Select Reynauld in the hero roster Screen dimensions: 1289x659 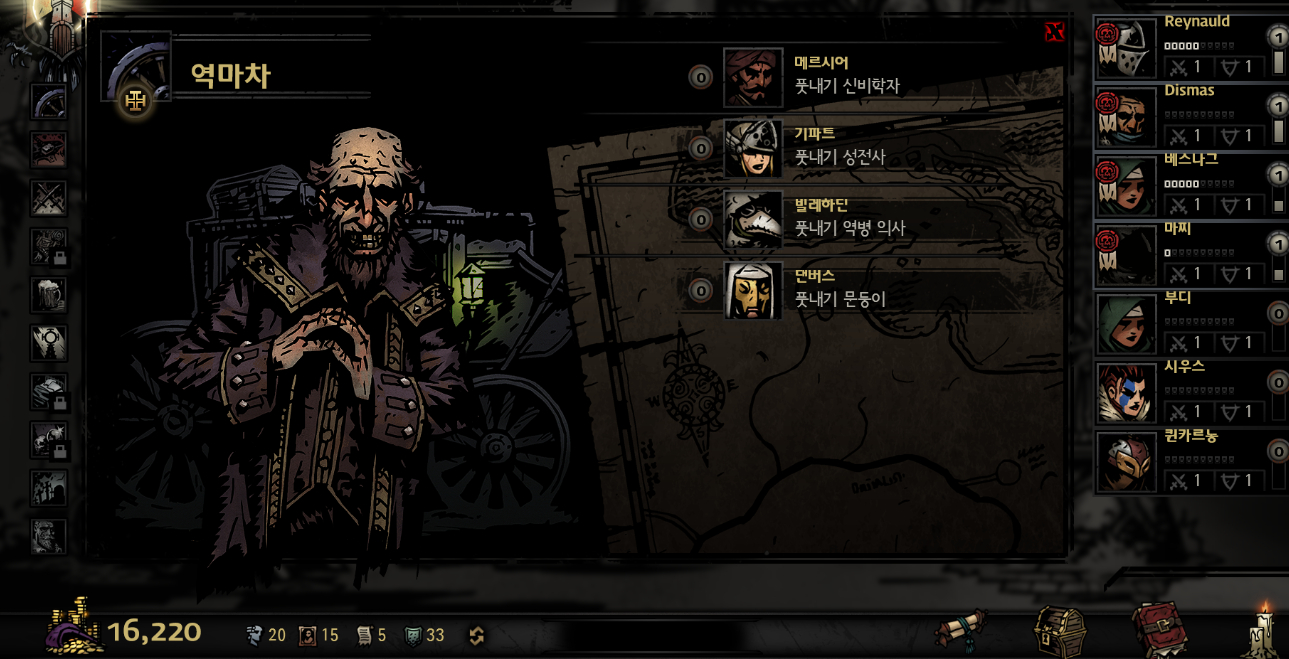[1127, 49]
